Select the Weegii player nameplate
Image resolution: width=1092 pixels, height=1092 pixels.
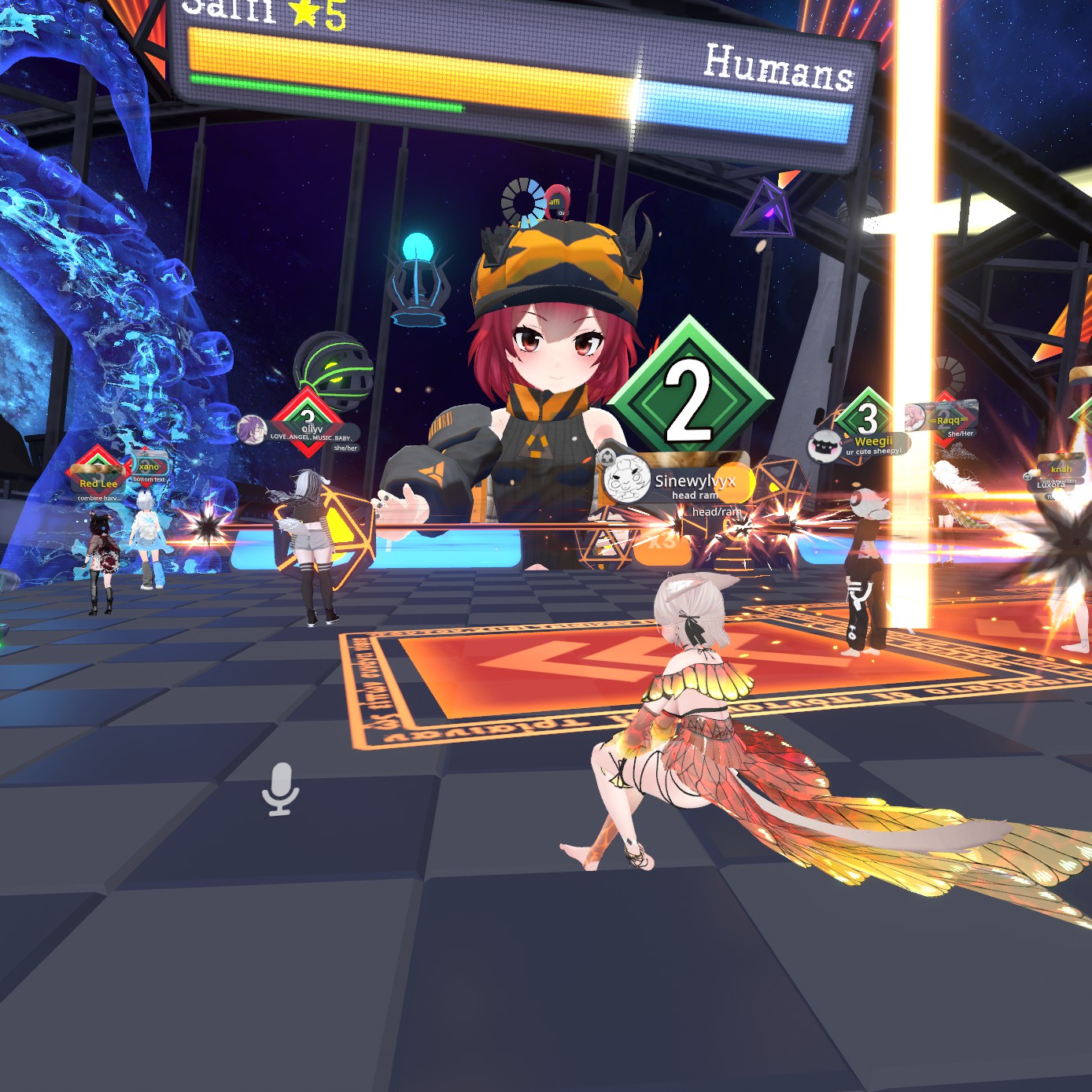point(872,442)
